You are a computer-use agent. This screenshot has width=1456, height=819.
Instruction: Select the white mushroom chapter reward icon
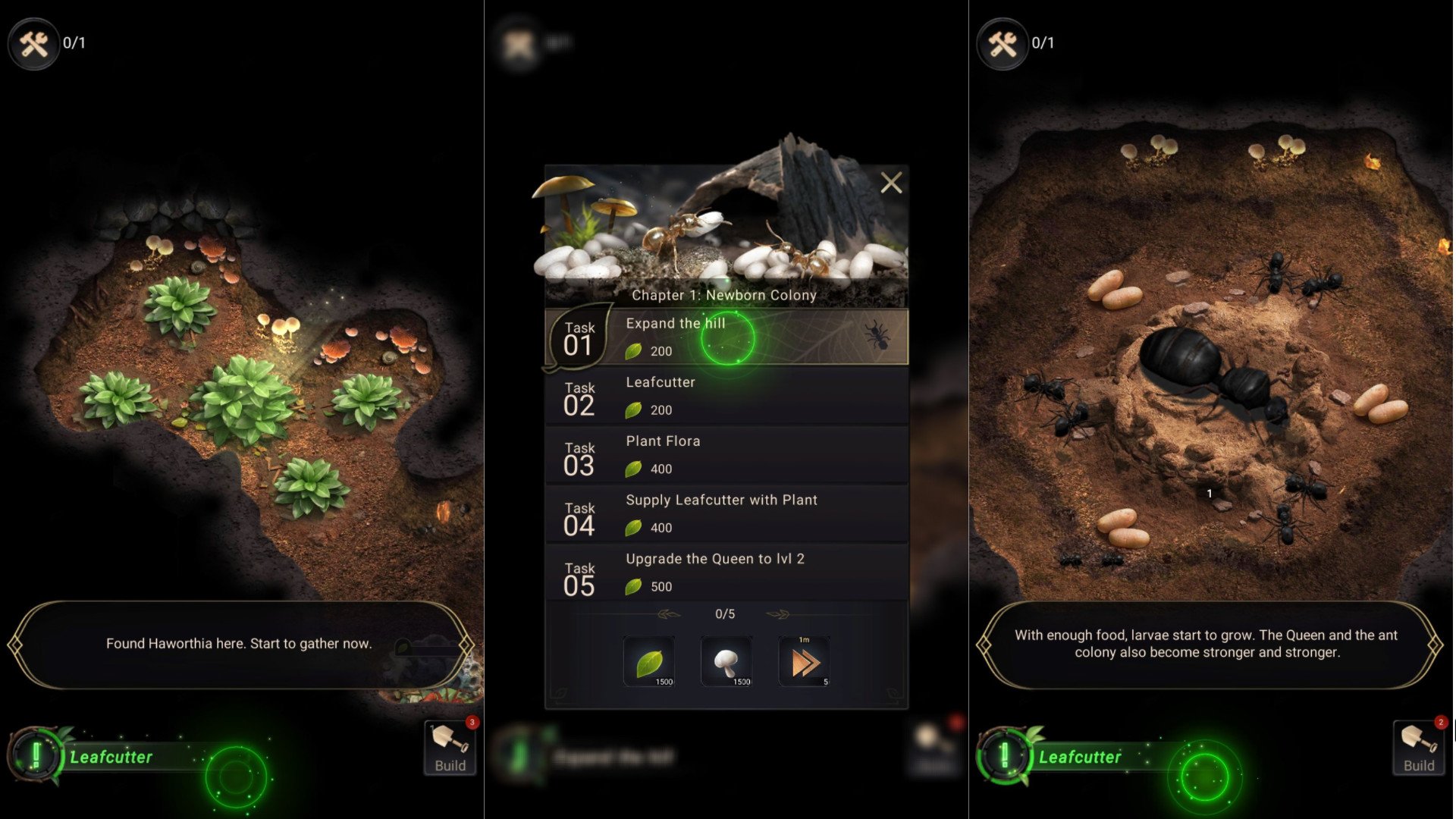click(x=726, y=662)
